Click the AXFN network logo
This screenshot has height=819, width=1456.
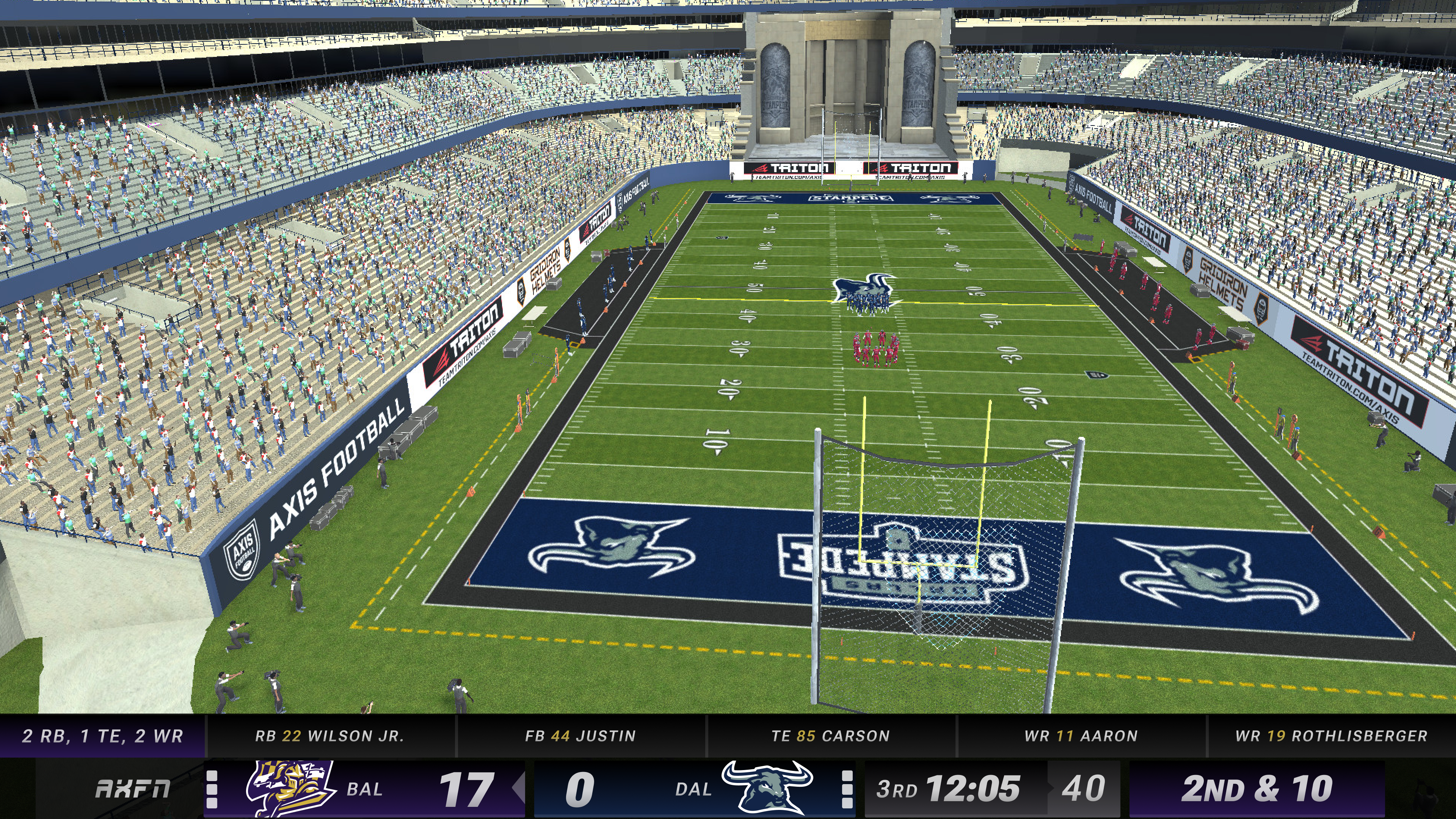point(133,789)
